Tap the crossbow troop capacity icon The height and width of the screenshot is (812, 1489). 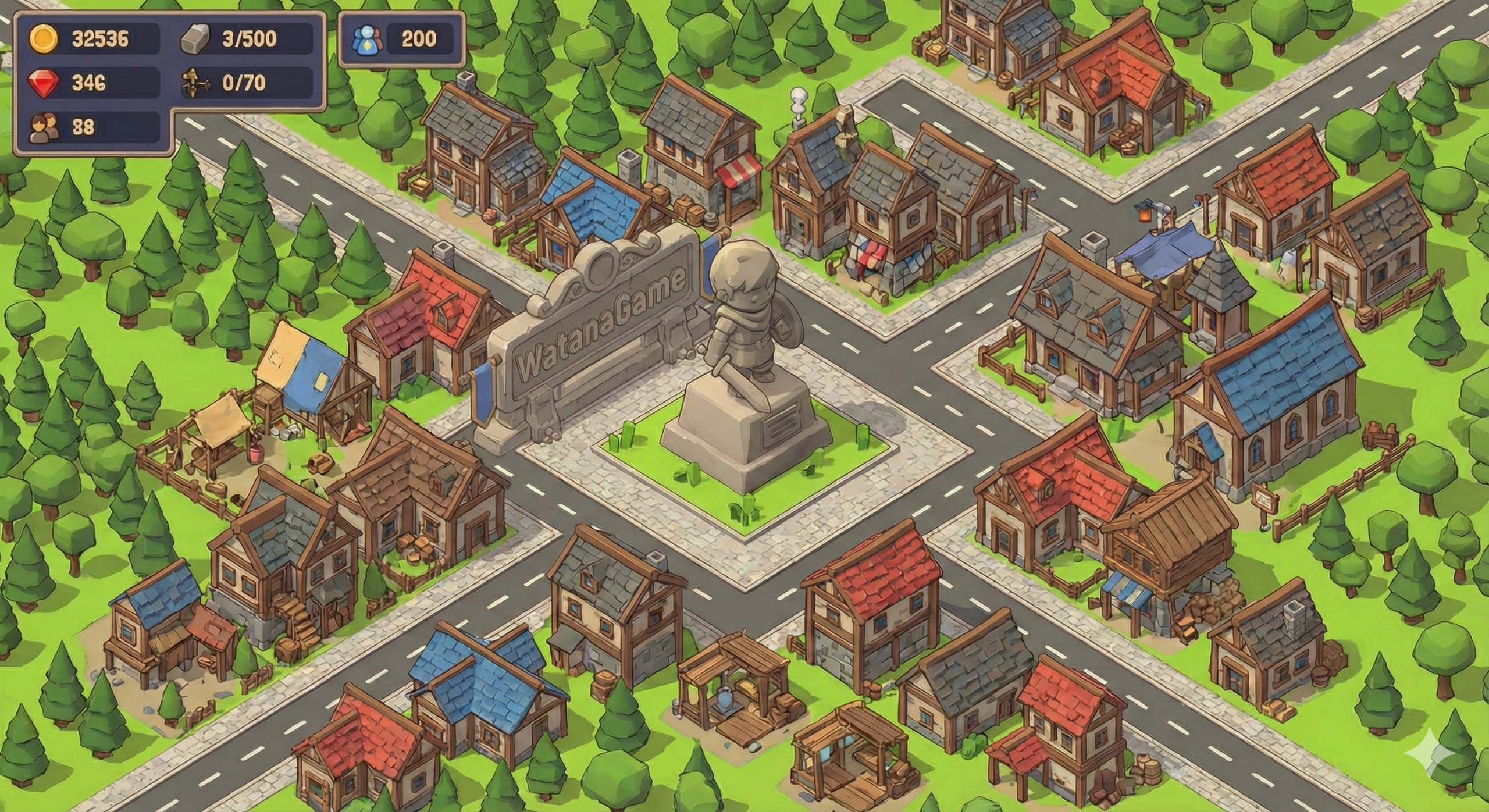click(194, 83)
